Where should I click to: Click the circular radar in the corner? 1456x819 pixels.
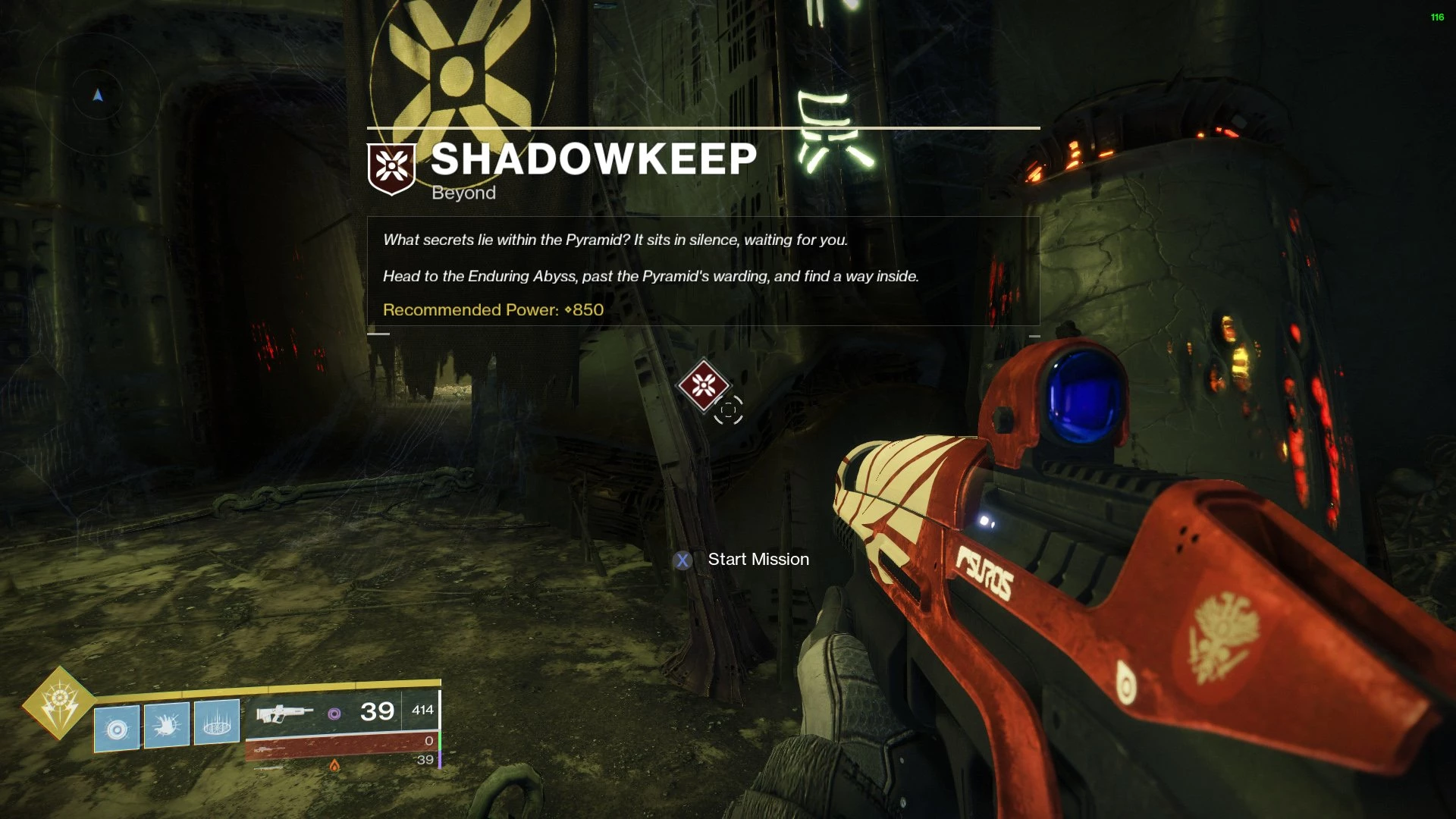98,95
